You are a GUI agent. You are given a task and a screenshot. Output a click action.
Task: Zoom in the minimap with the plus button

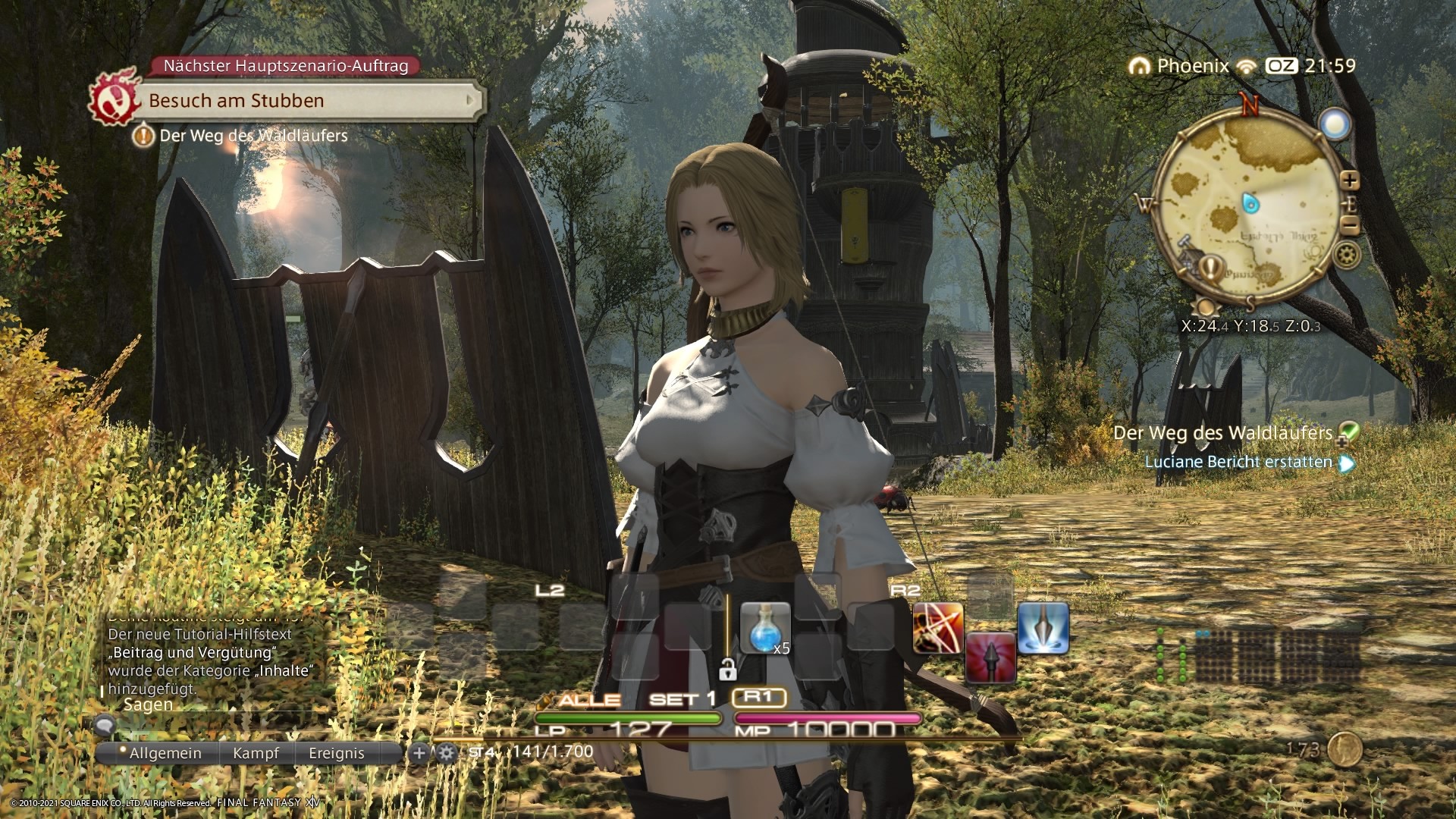point(1350,180)
